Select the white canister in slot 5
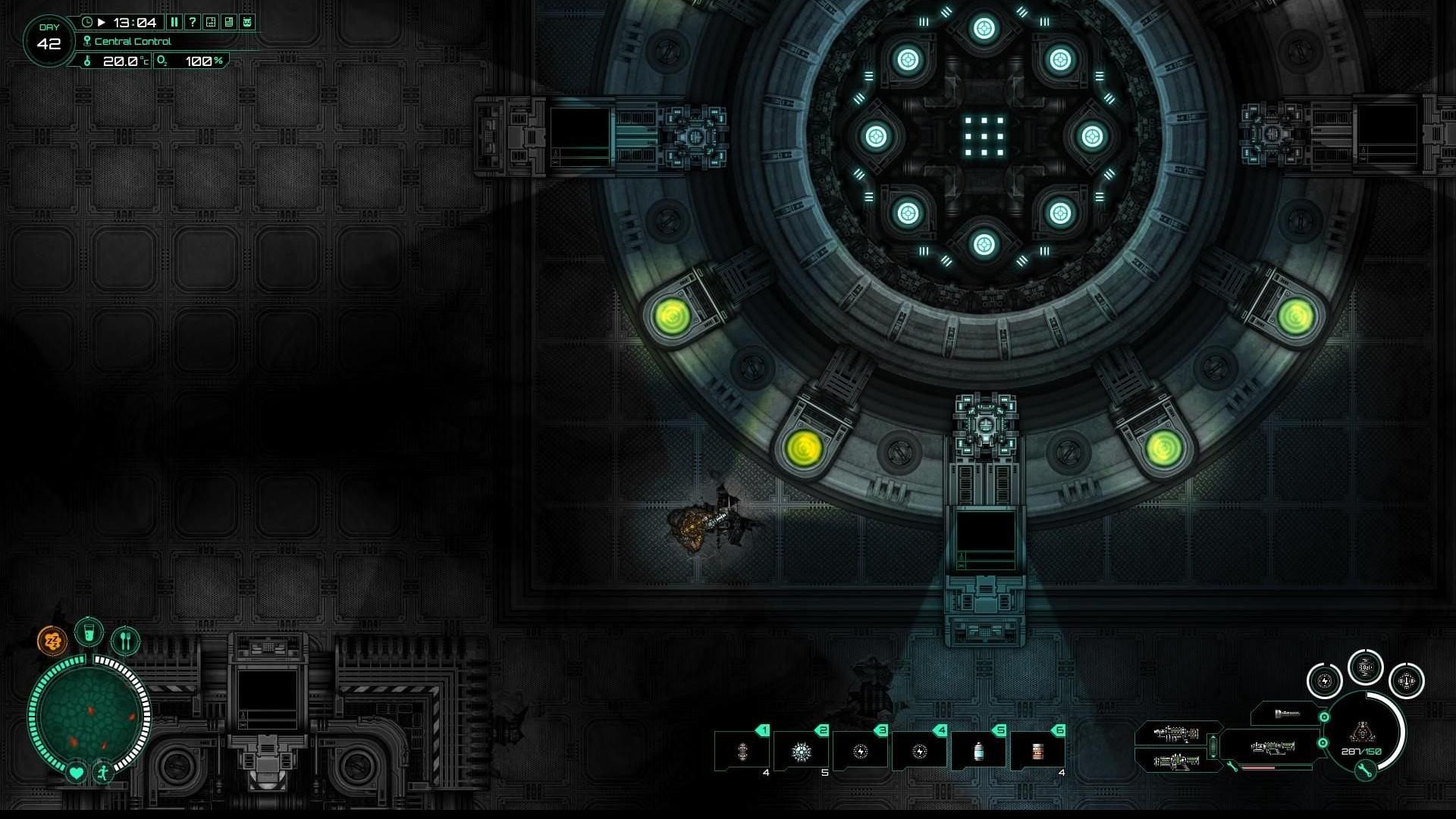 pyautogui.click(x=978, y=751)
